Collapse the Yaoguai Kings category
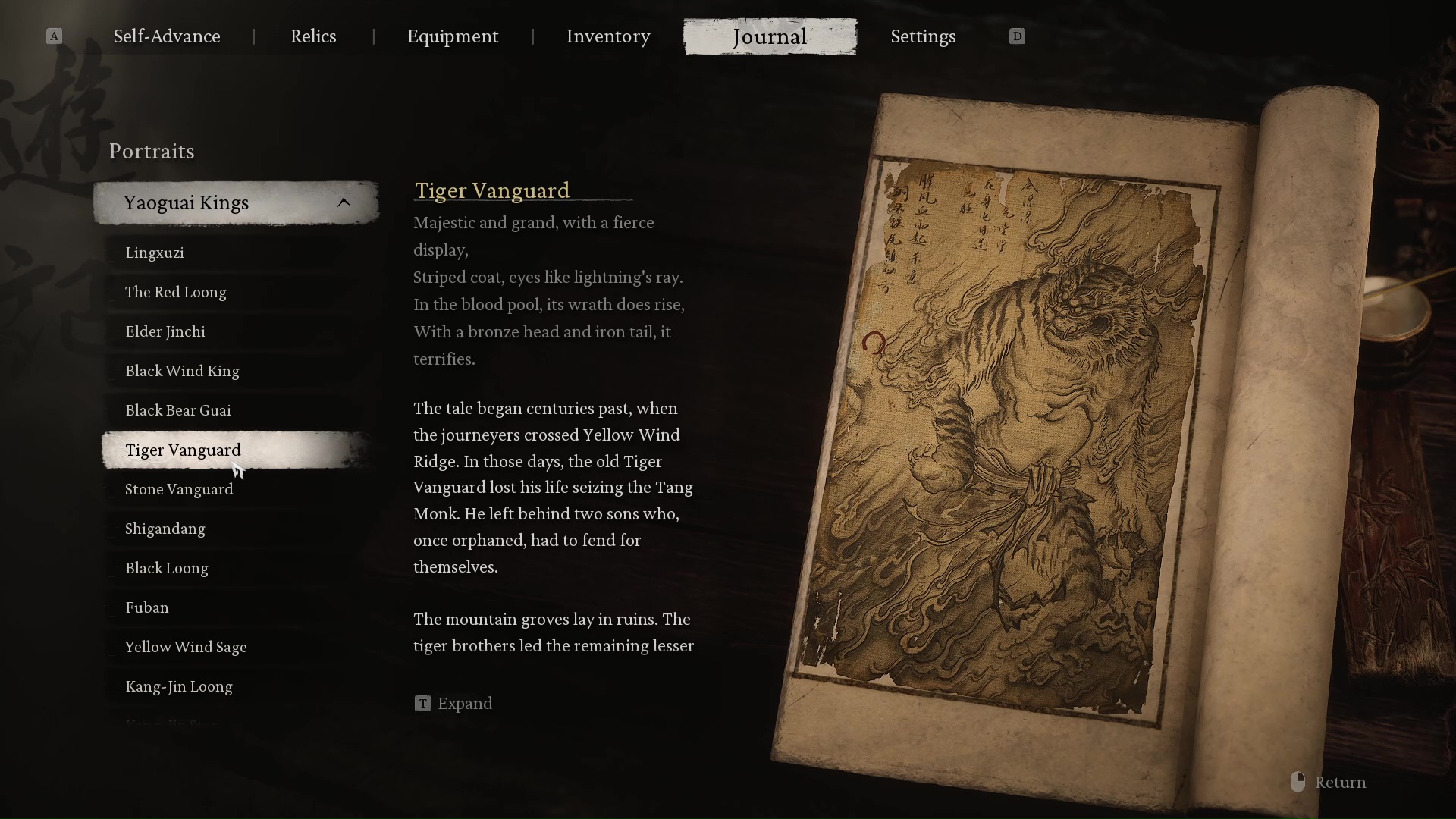Viewport: 1456px width, 819px height. pyautogui.click(x=344, y=202)
